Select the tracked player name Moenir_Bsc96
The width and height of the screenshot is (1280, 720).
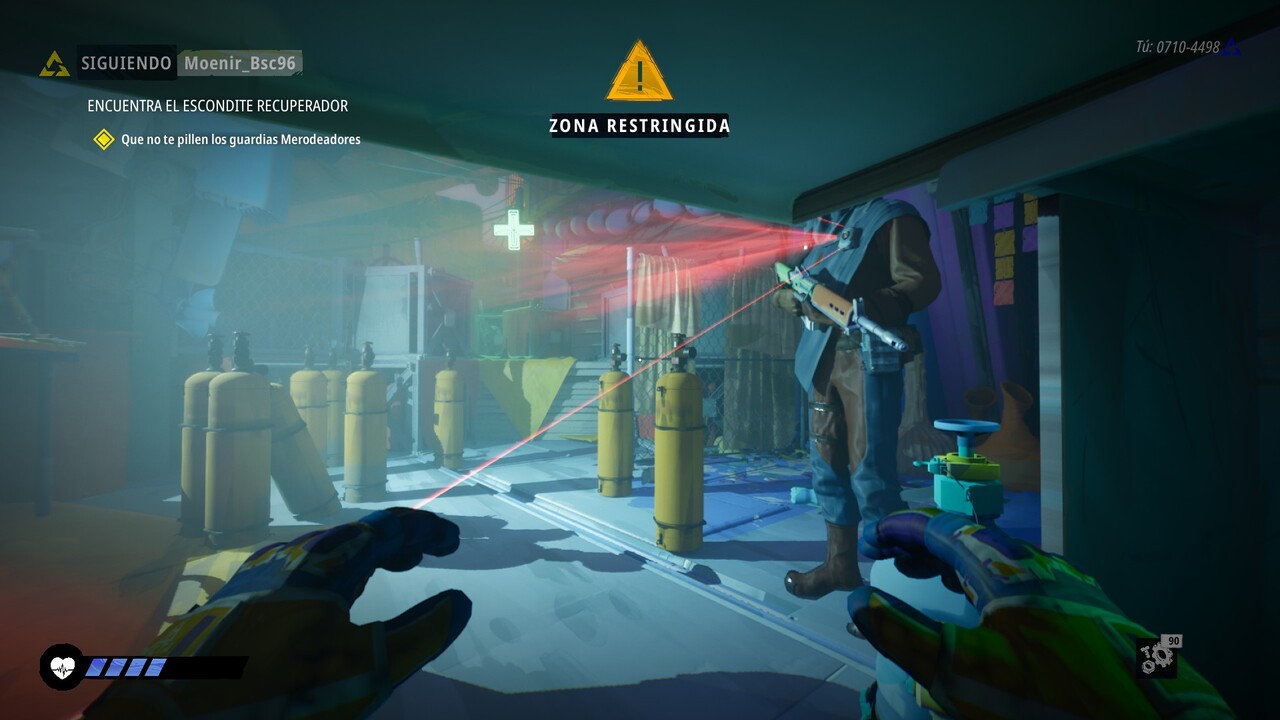click(239, 63)
